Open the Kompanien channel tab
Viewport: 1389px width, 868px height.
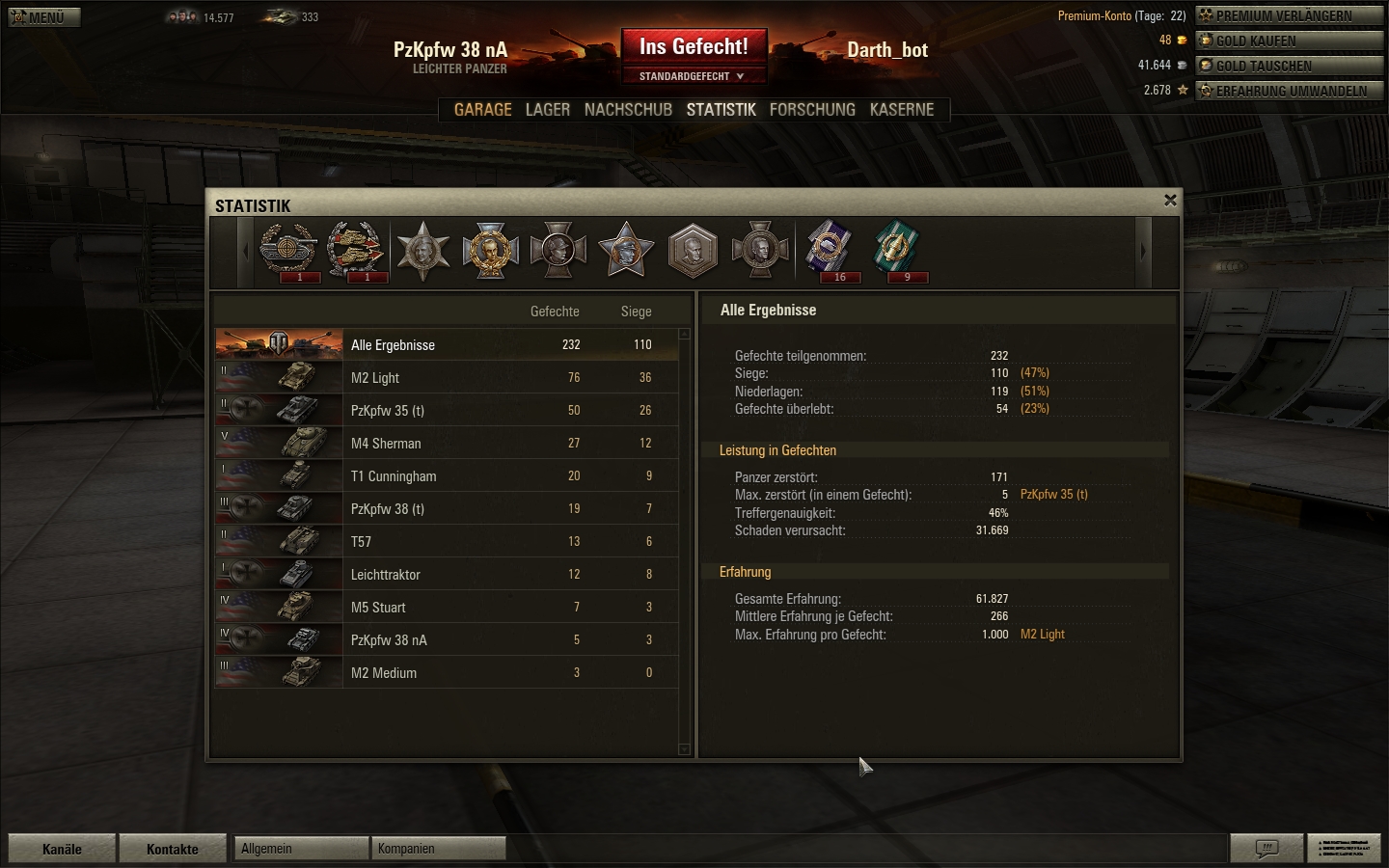coord(438,849)
